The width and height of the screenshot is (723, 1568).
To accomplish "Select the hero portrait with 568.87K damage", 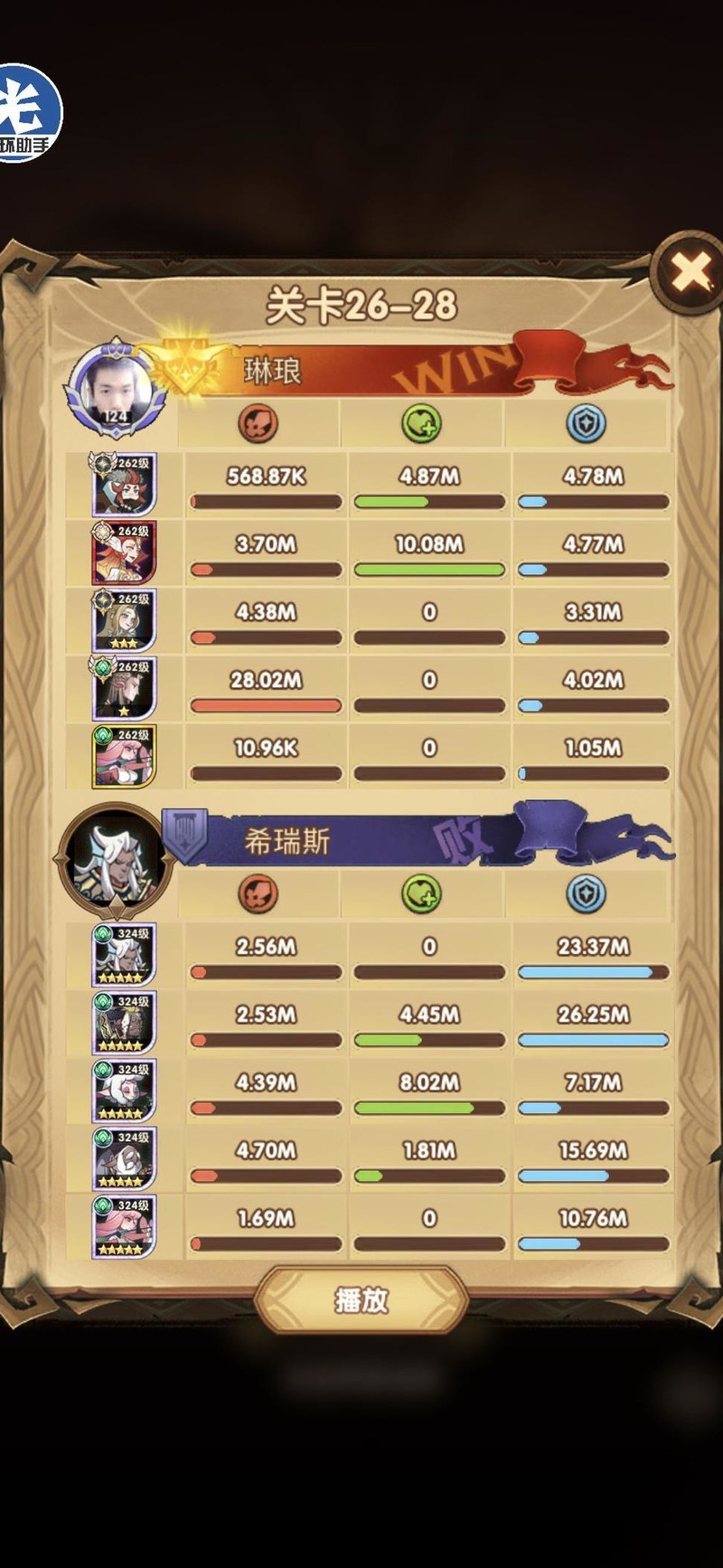I will 124,485.
